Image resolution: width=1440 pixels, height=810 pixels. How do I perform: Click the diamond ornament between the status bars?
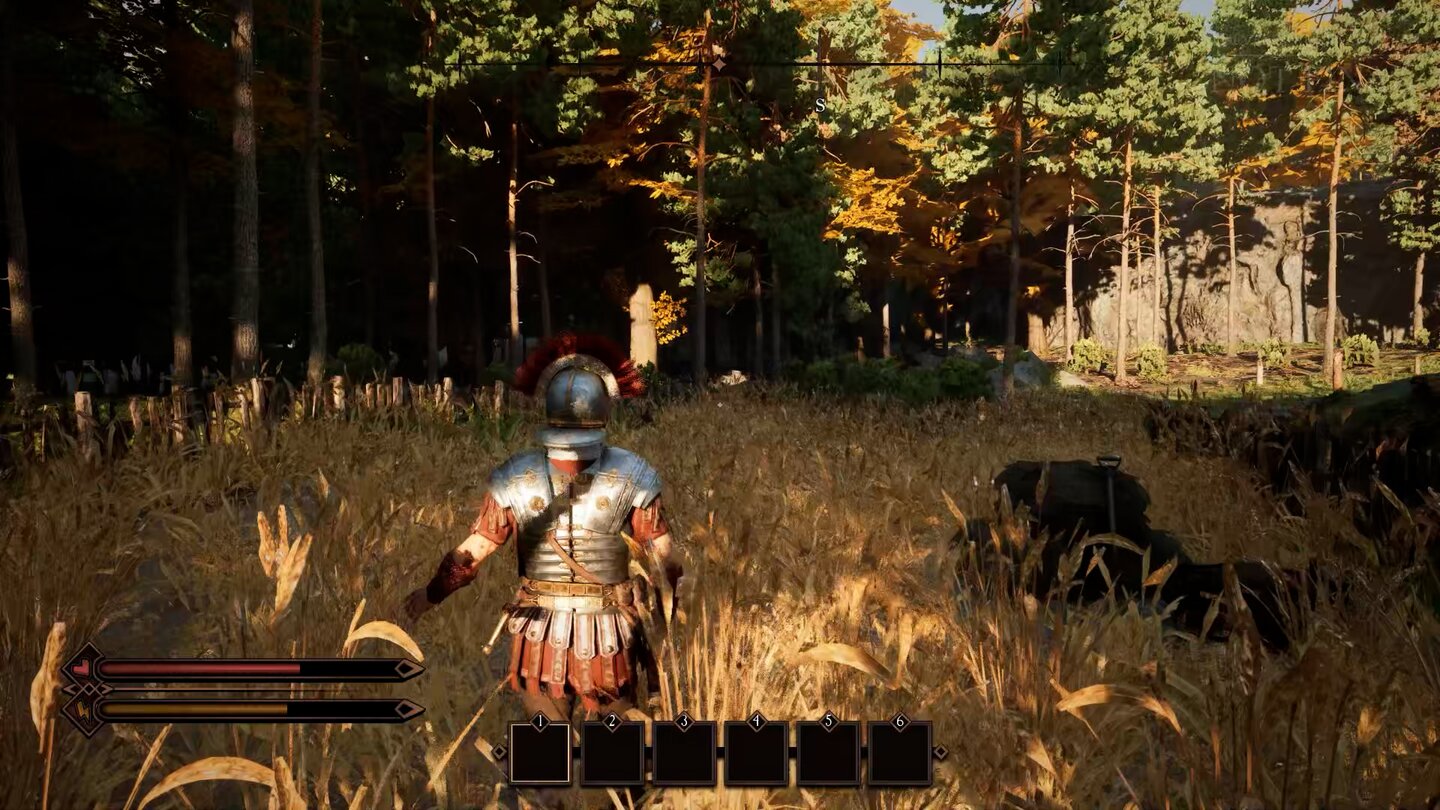pos(90,690)
